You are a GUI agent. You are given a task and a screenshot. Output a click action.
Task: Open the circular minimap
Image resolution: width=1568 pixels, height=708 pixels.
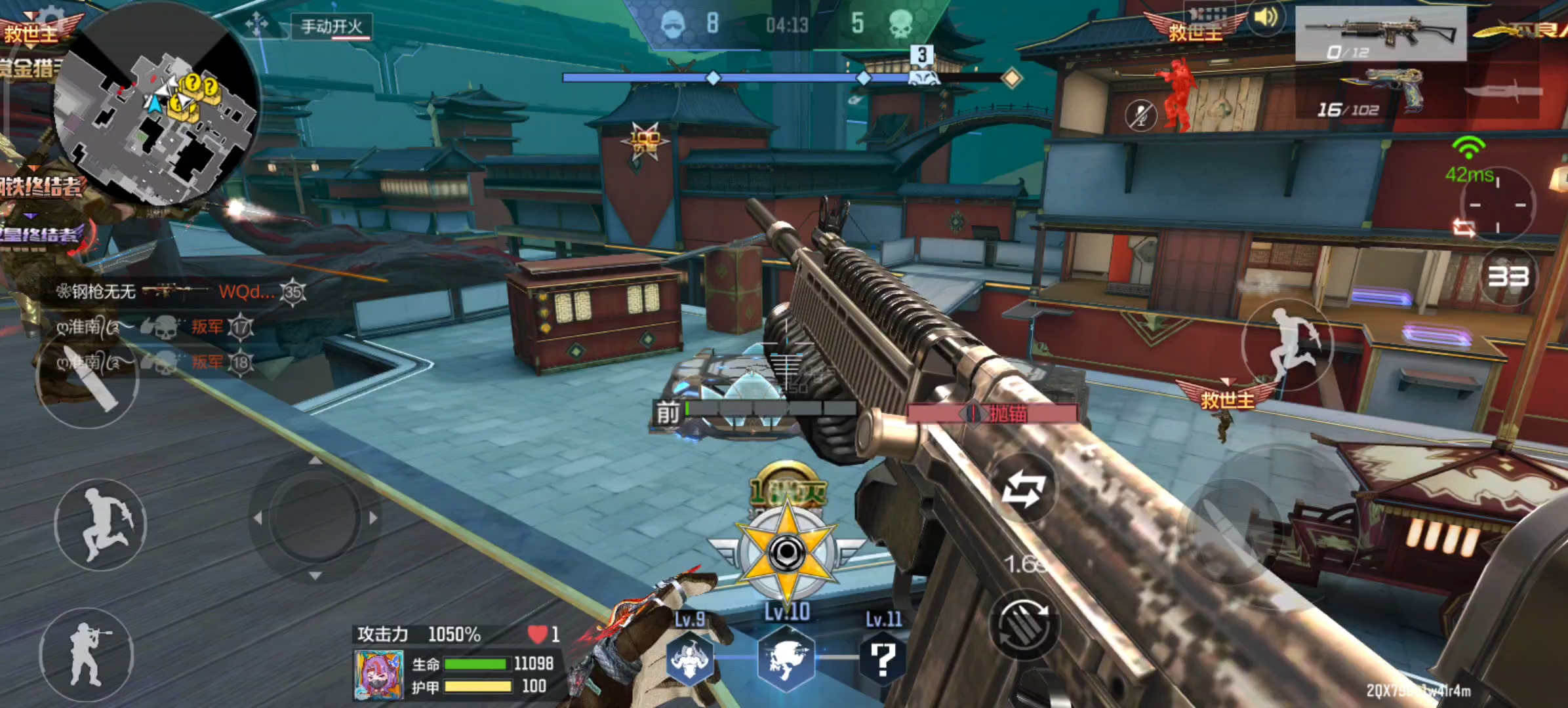pos(156,105)
